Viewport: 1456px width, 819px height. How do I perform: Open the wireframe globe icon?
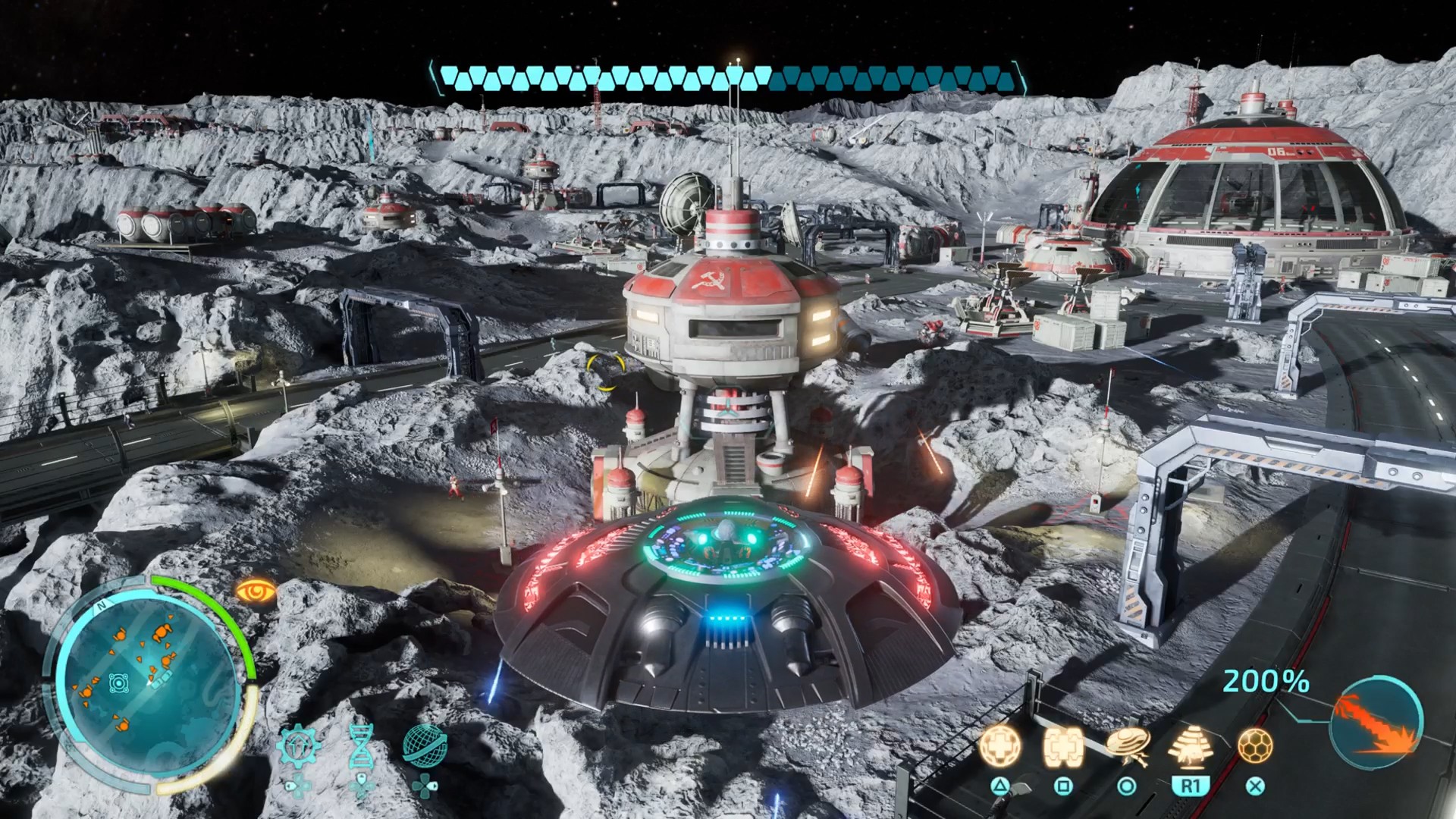click(424, 744)
